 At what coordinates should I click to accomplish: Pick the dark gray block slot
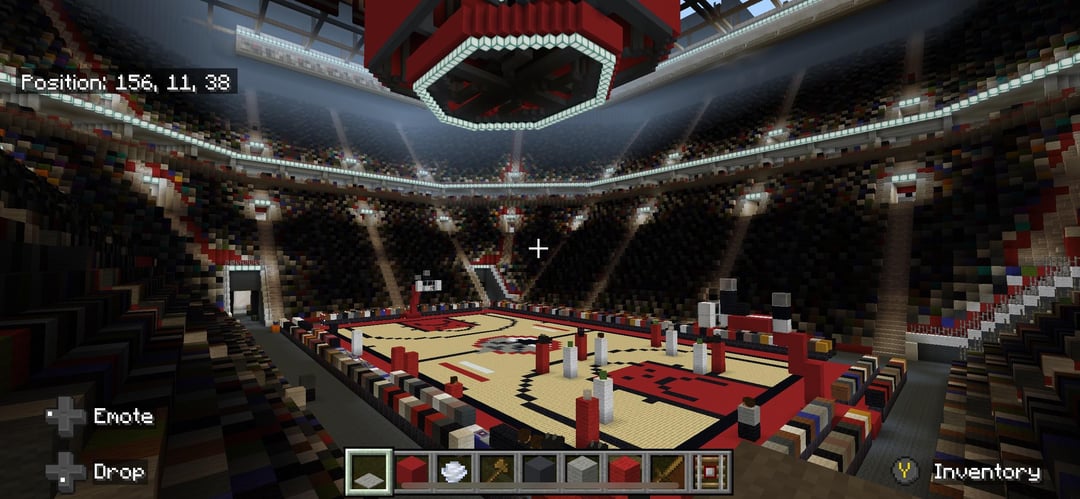[540, 472]
